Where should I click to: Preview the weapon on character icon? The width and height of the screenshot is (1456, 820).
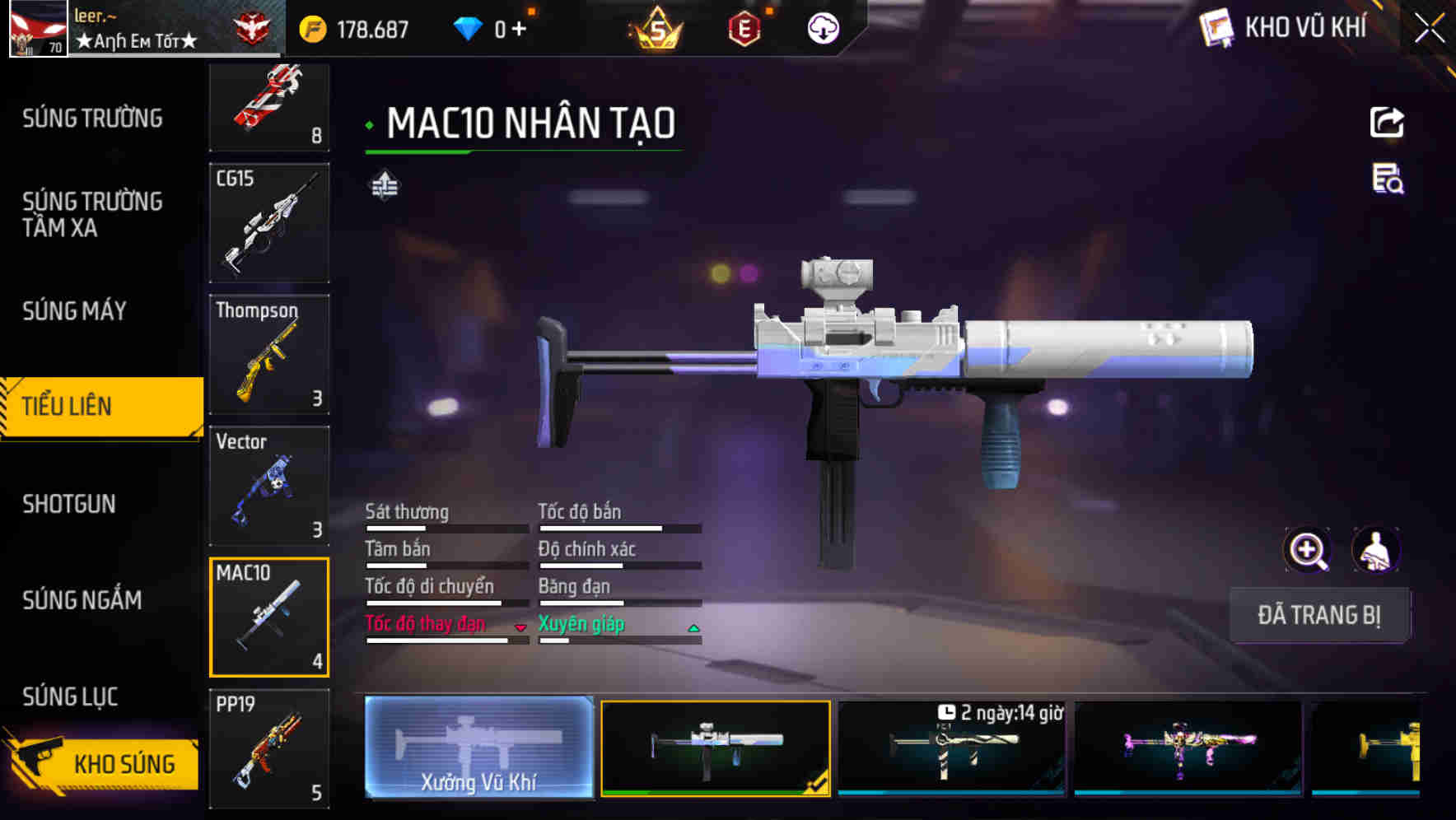pos(1376,550)
